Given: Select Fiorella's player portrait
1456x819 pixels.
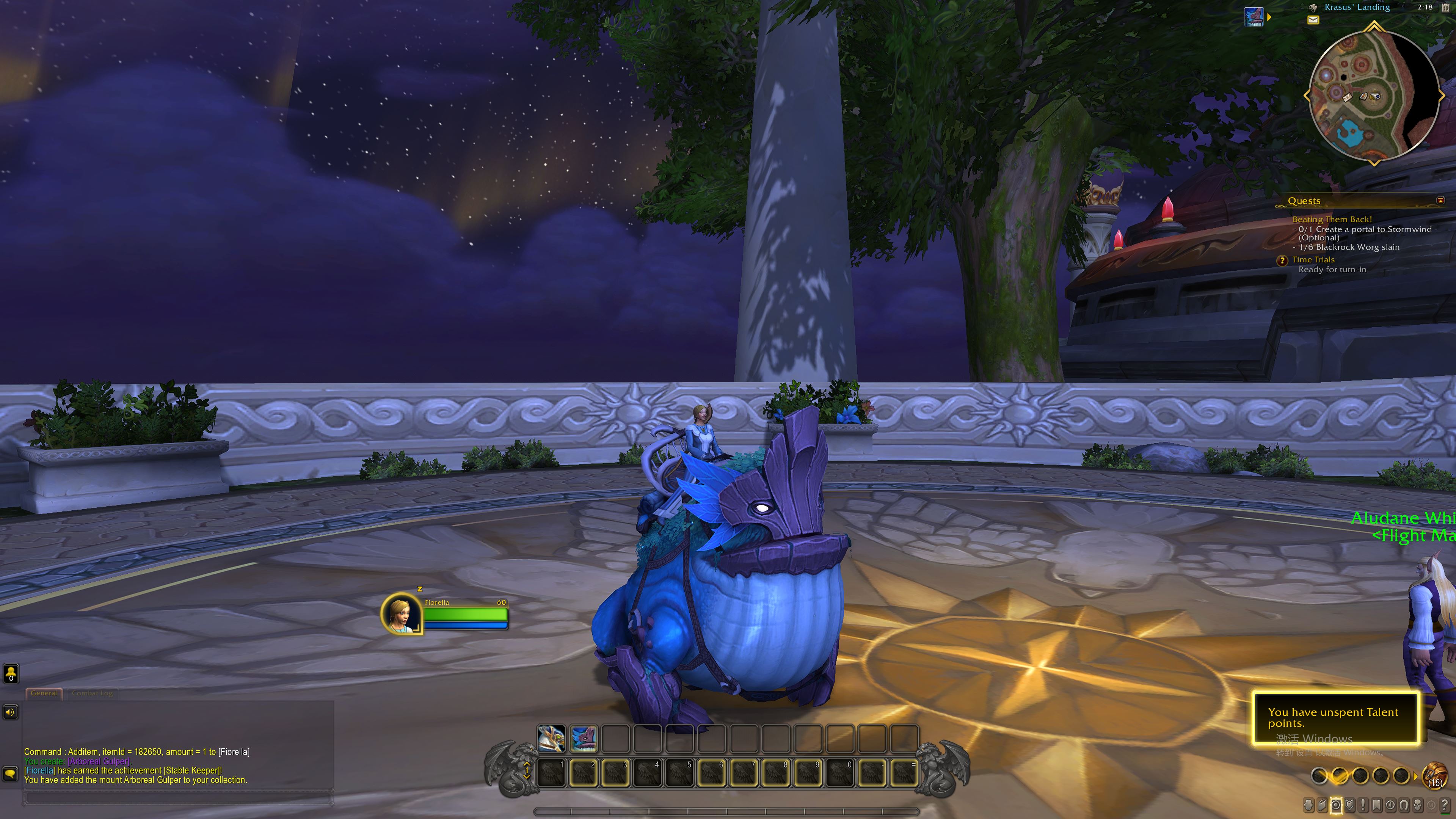Looking at the screenshot, I should pos(401,612).
